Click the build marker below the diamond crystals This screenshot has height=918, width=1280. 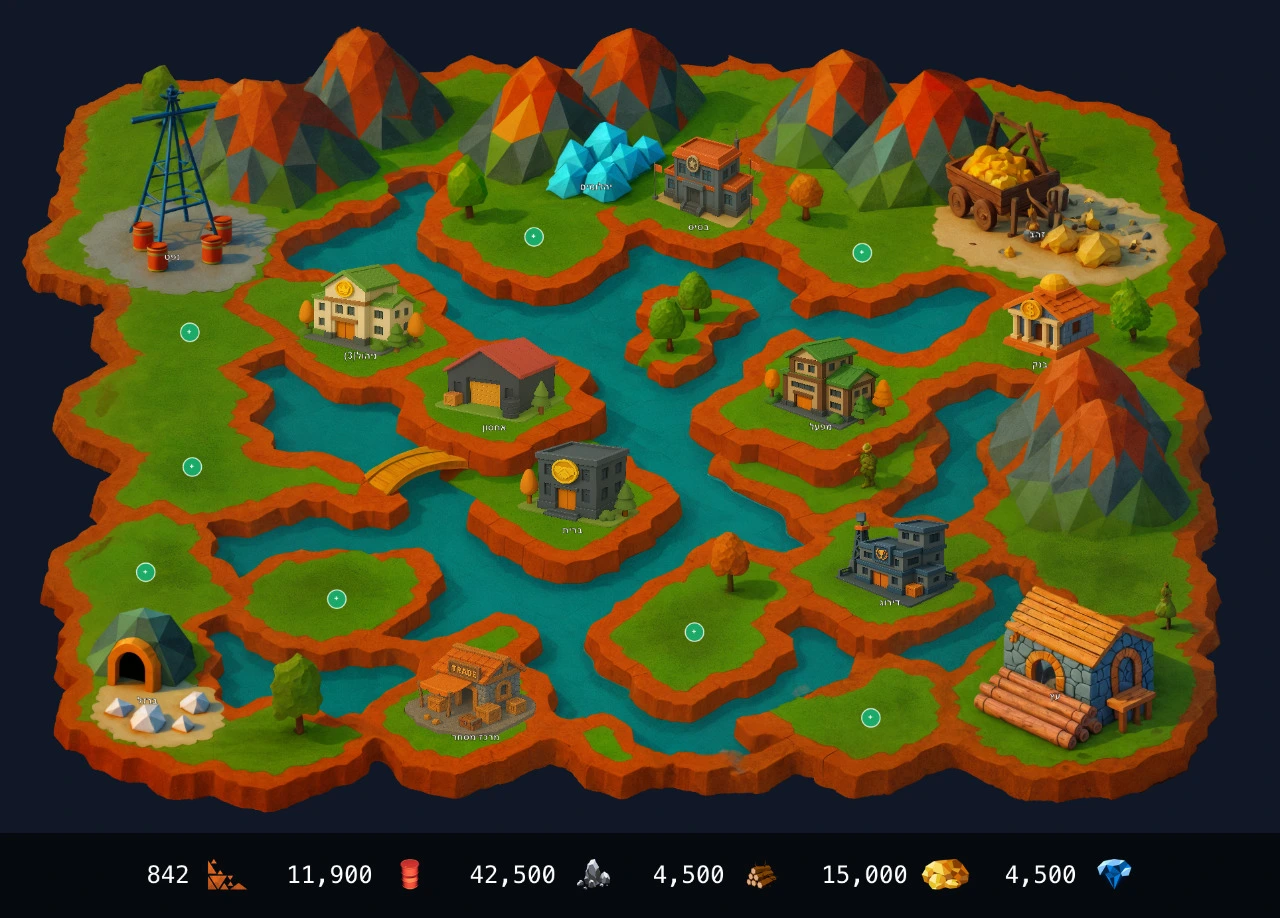click(x=534, y=237)
